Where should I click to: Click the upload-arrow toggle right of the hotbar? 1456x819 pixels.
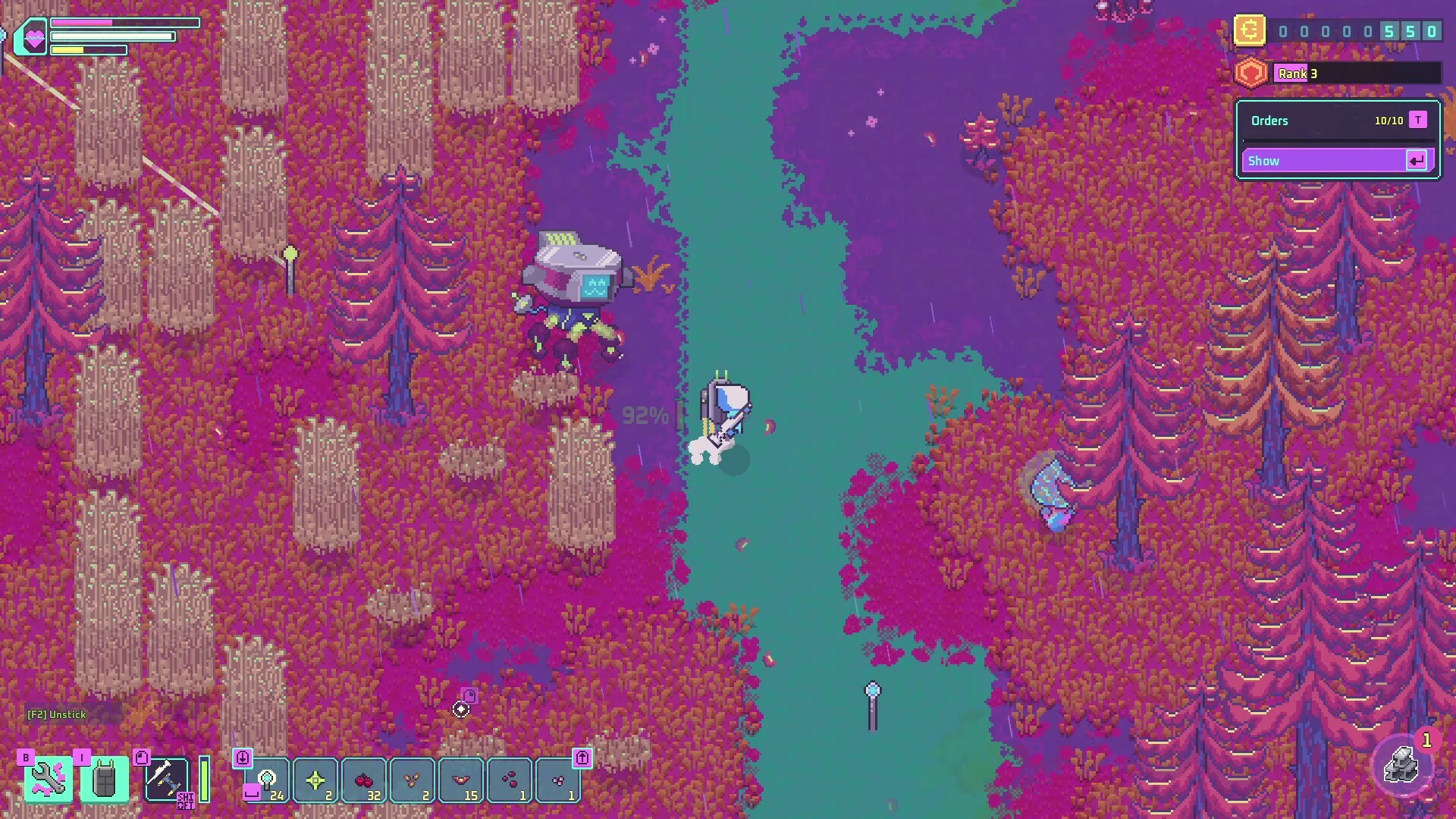click(582, 757)
